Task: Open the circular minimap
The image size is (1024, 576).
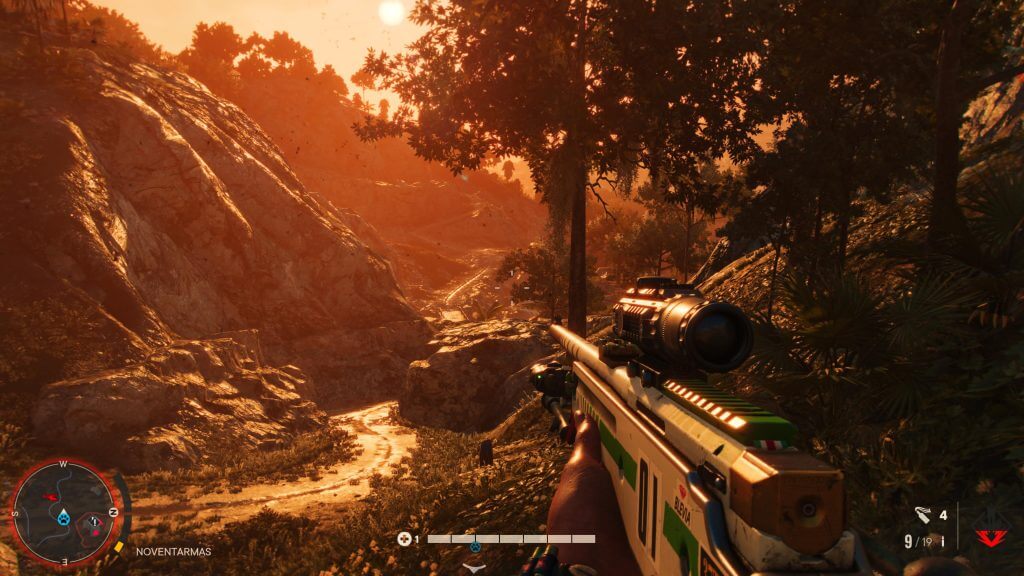Action: 65,514
